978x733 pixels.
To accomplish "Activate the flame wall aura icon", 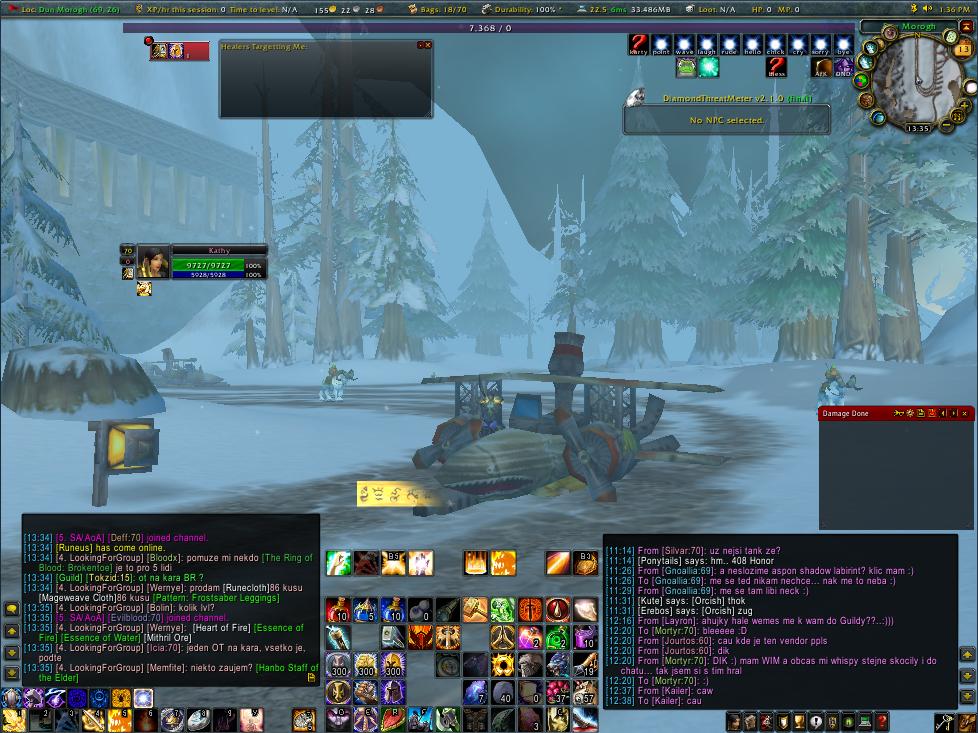I will [474, 563].
